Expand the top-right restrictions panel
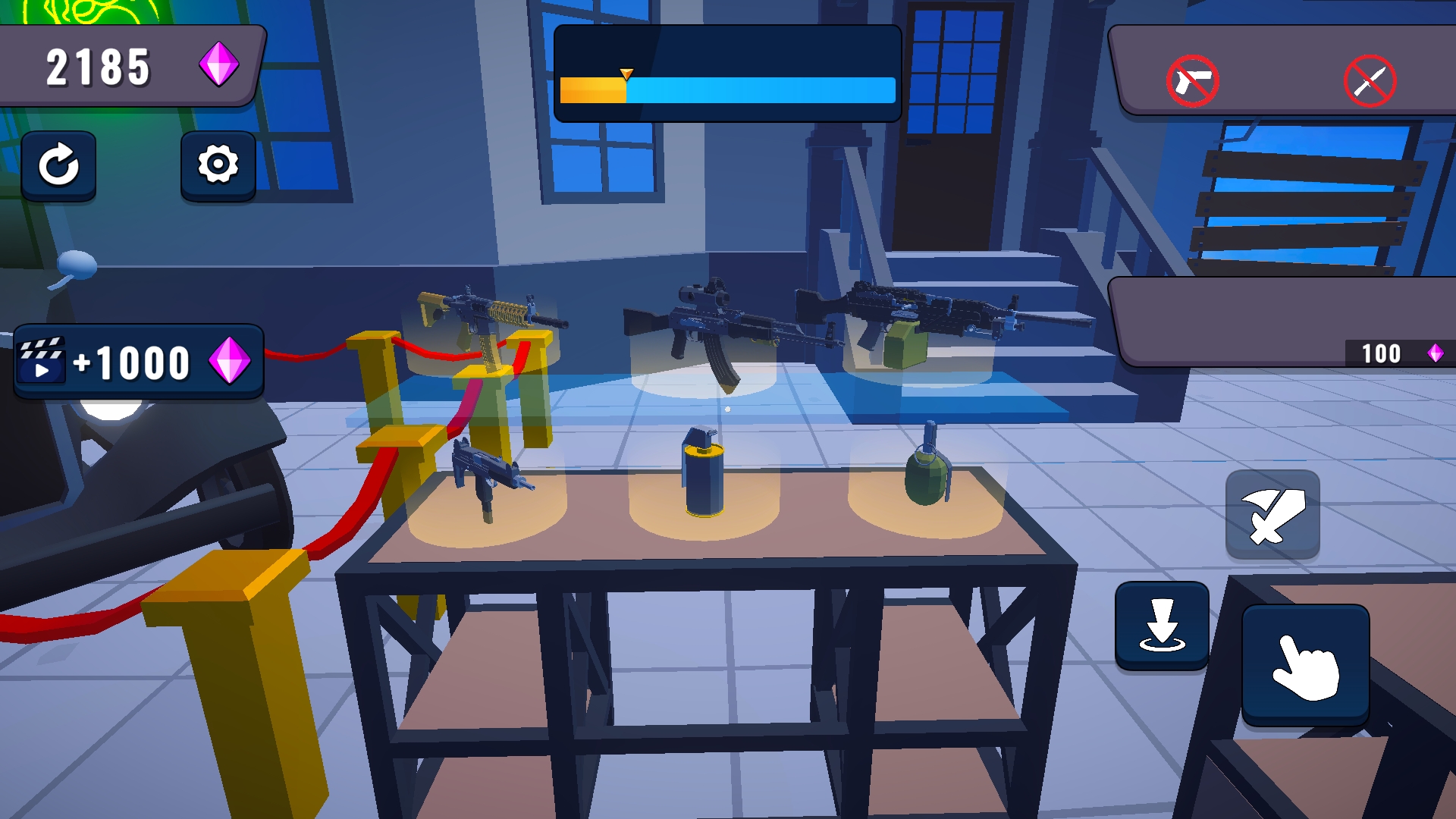The height and width of the screenshot is (819, 1456). 1282,67
